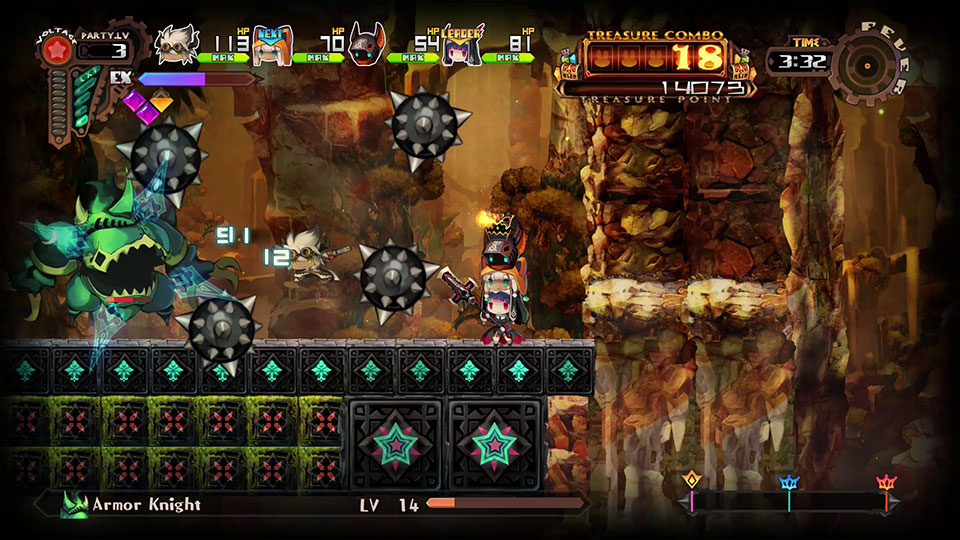Pick the purple-haired LEADER portrait

tap(460, 46)
